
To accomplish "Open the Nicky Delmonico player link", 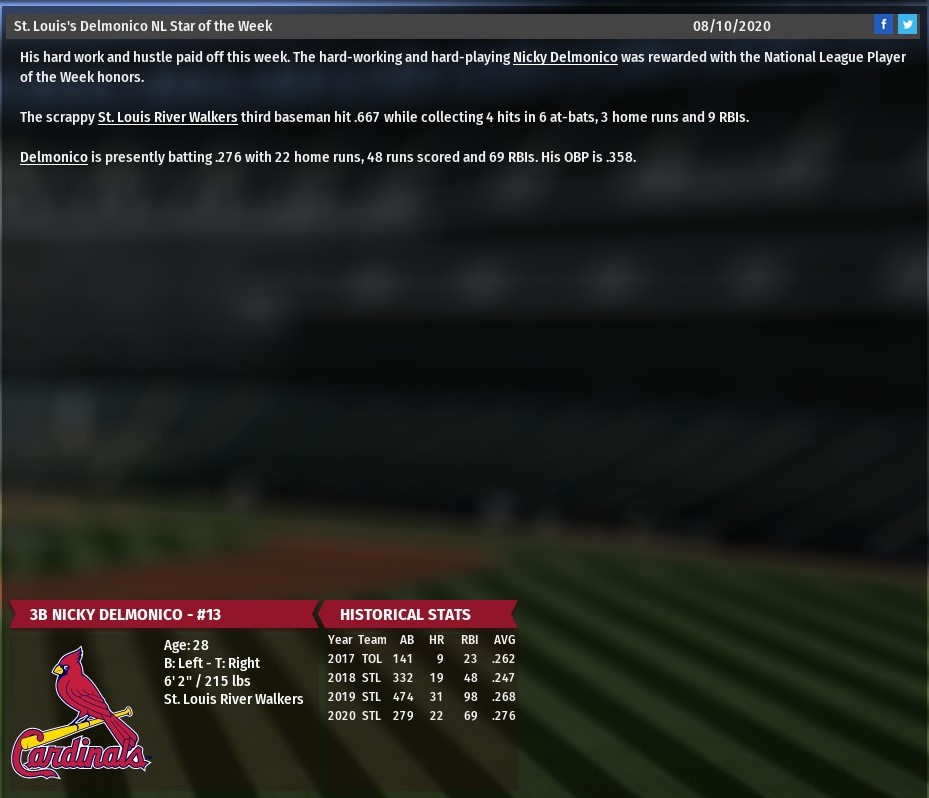I will tap(565, 57).
